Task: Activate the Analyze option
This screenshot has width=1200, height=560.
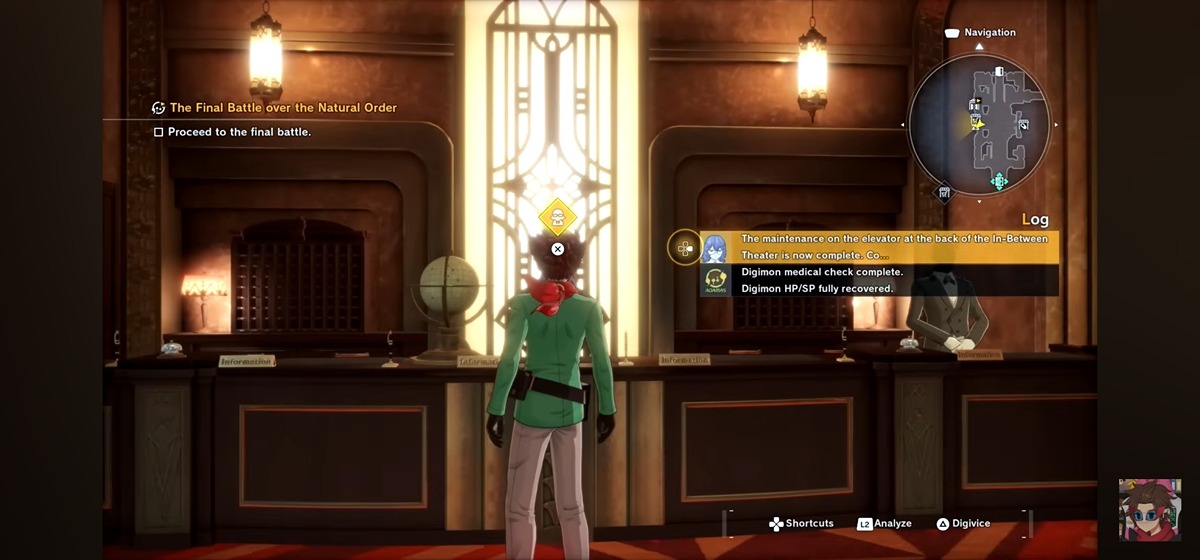Action: pos(885,524)
